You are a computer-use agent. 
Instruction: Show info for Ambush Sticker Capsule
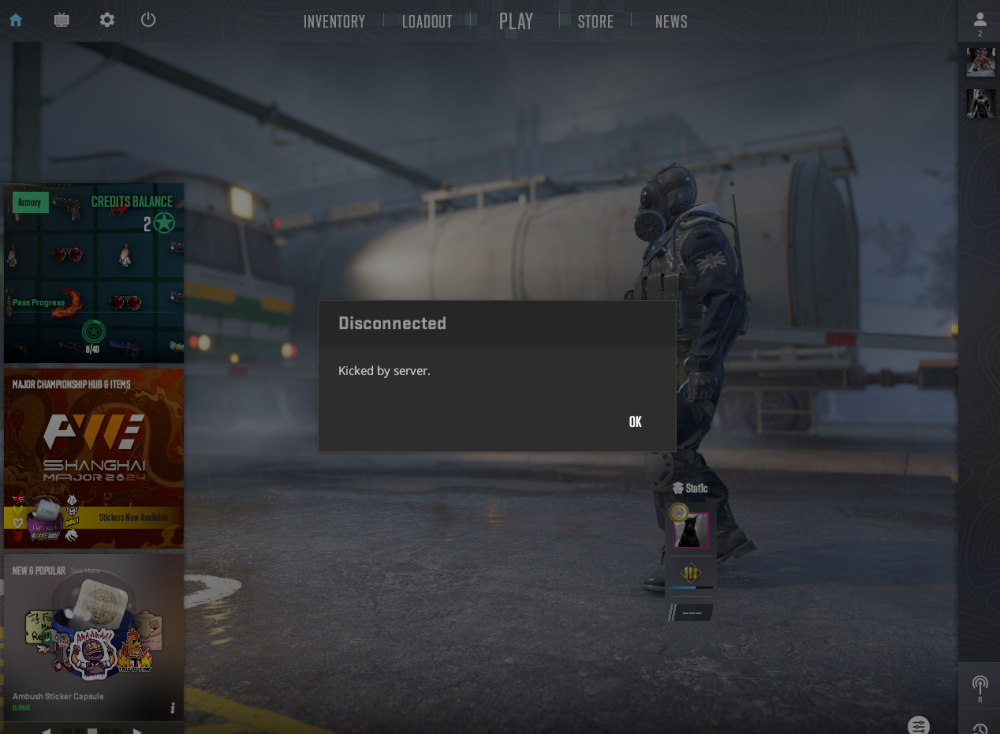(172, 708)
